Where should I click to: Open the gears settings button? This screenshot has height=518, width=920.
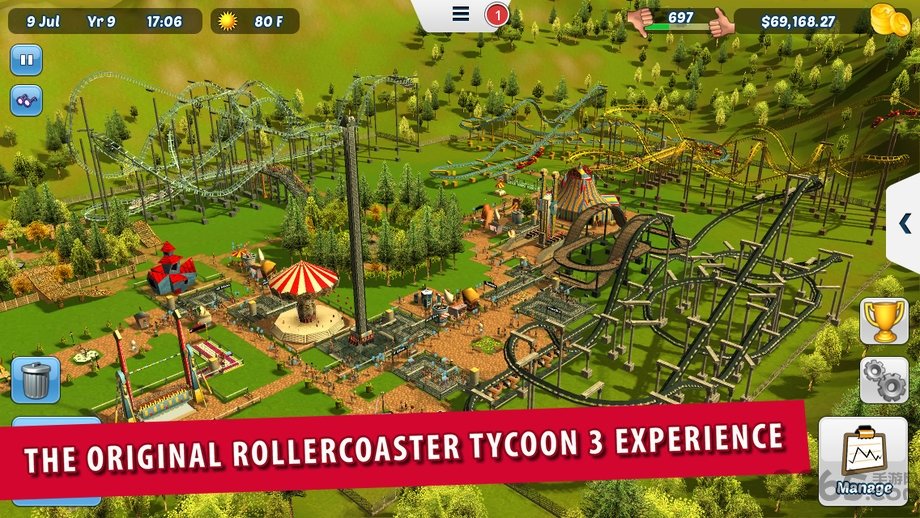click(884, 380)
